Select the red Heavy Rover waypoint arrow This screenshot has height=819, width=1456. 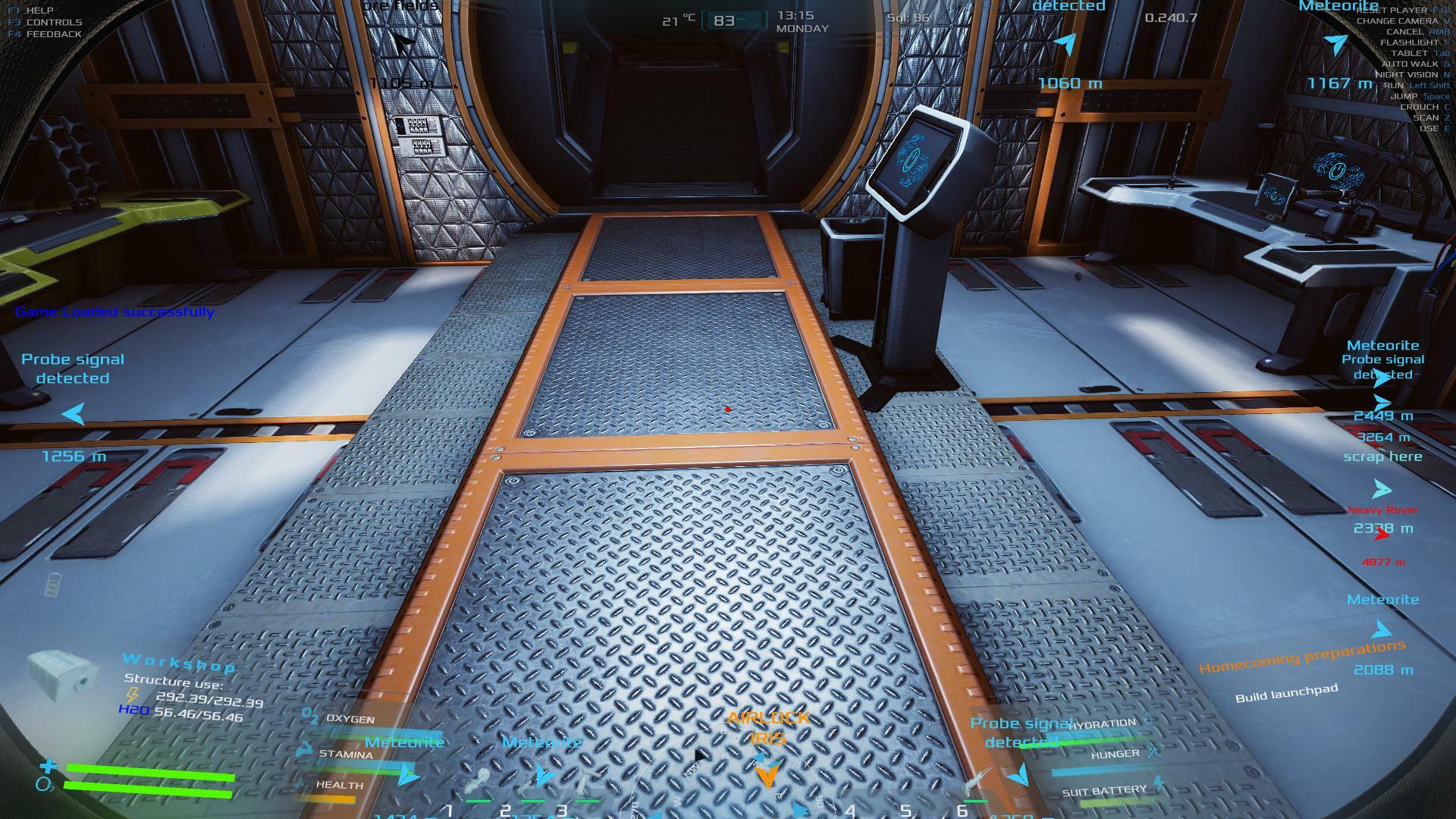coord(1382,535)
